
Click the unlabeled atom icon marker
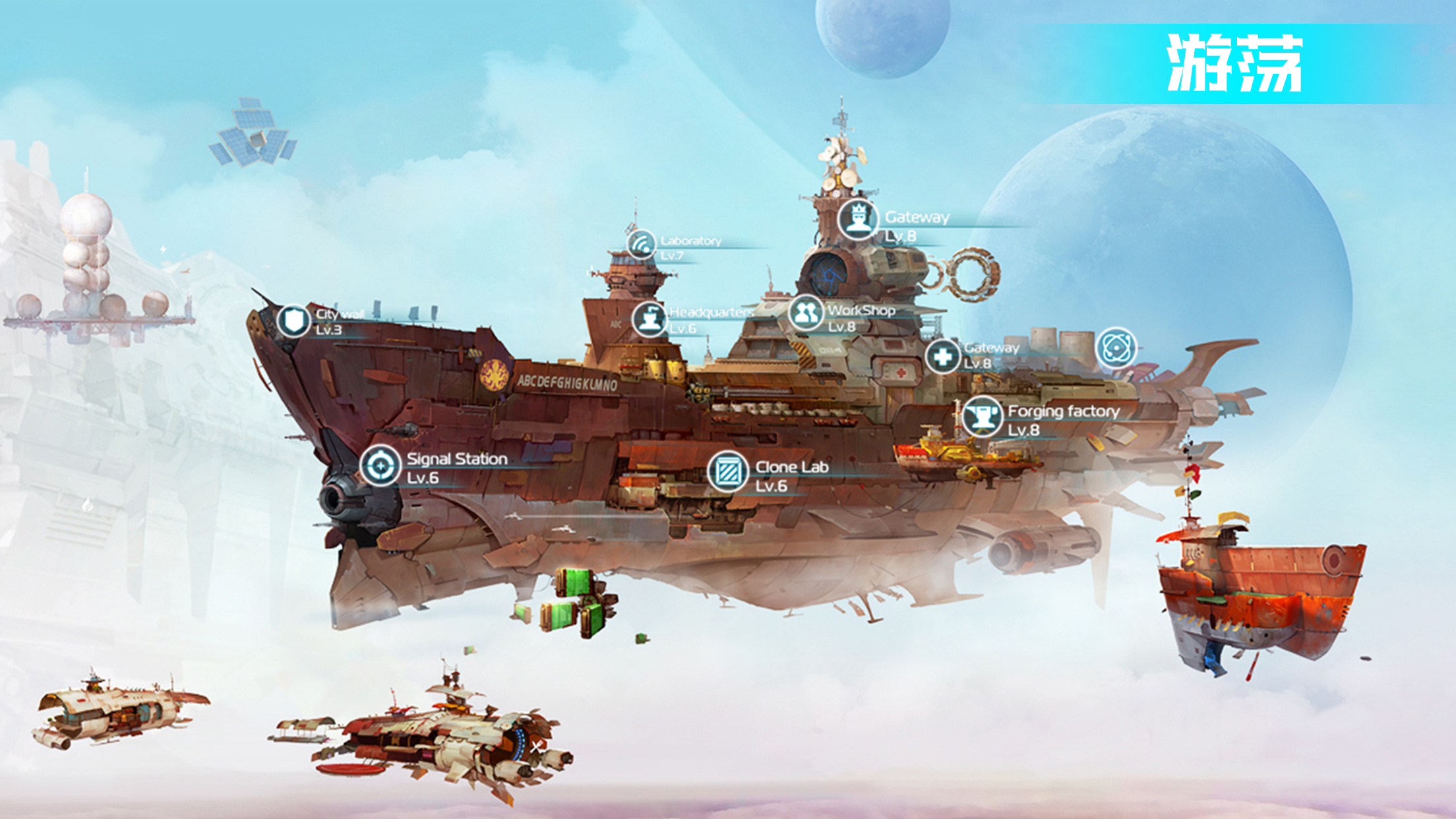tap(1116, 348)
